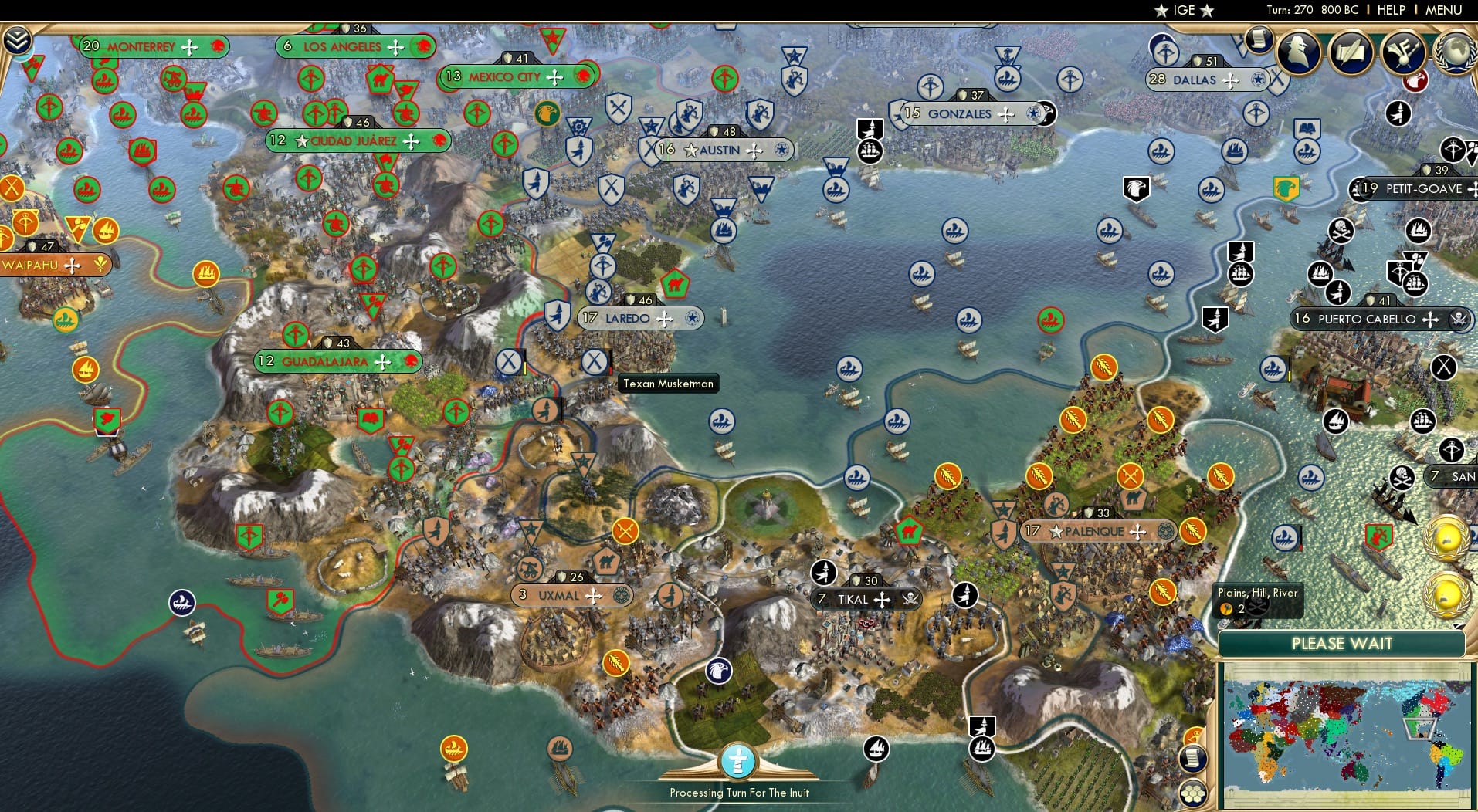Image resolution: width=1478 pixels, height=812 pixels.
Task: Click the small scroll notification icon below the turn counter
Action: point(1257,39)
